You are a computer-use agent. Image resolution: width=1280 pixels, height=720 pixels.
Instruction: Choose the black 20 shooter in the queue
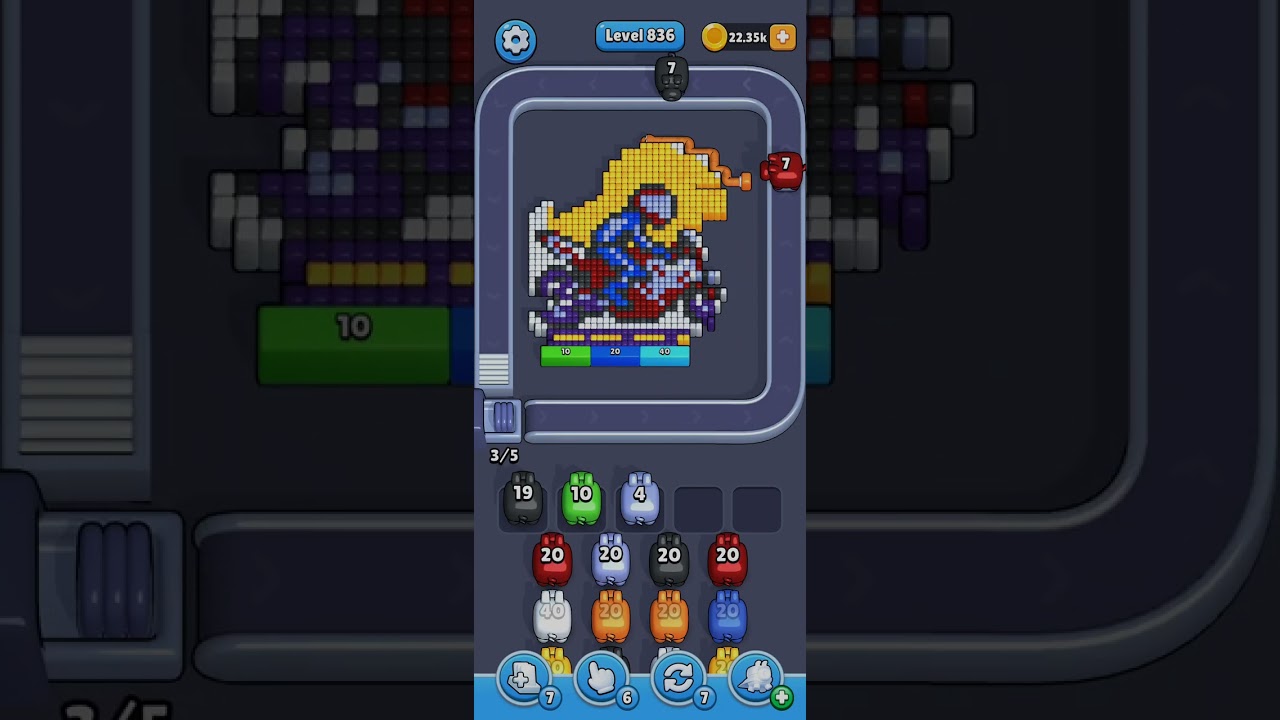(x=669, y=560)
